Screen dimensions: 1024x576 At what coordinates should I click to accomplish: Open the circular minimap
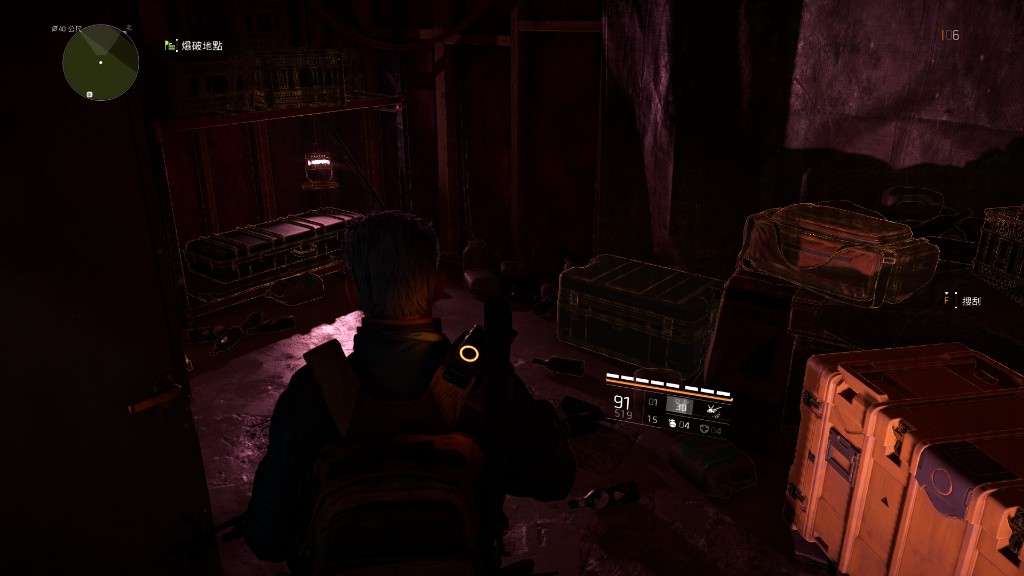click(100, 62)
